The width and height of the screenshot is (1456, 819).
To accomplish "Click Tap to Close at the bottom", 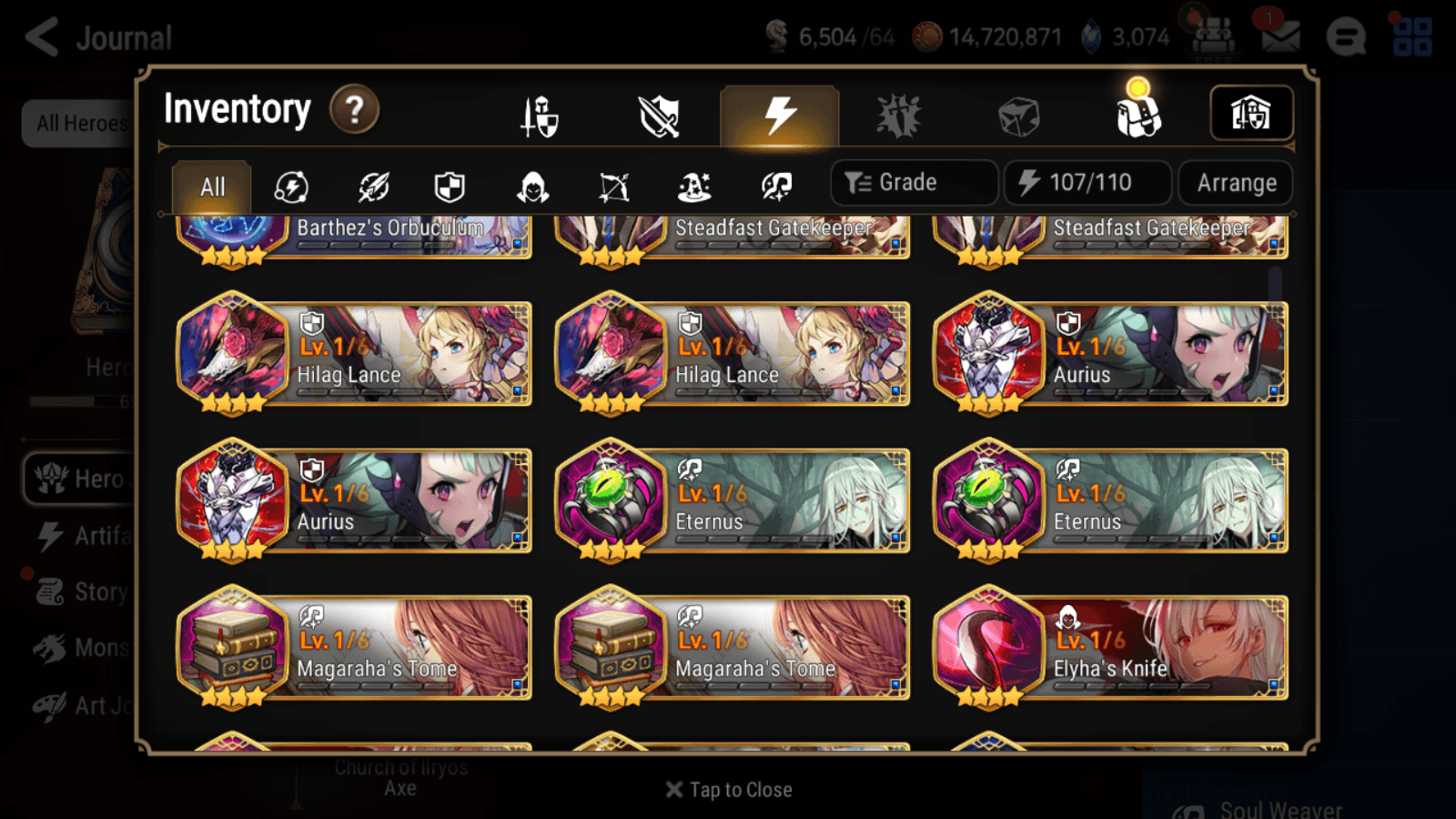I will pyautogui.click(x=728, y=789).
